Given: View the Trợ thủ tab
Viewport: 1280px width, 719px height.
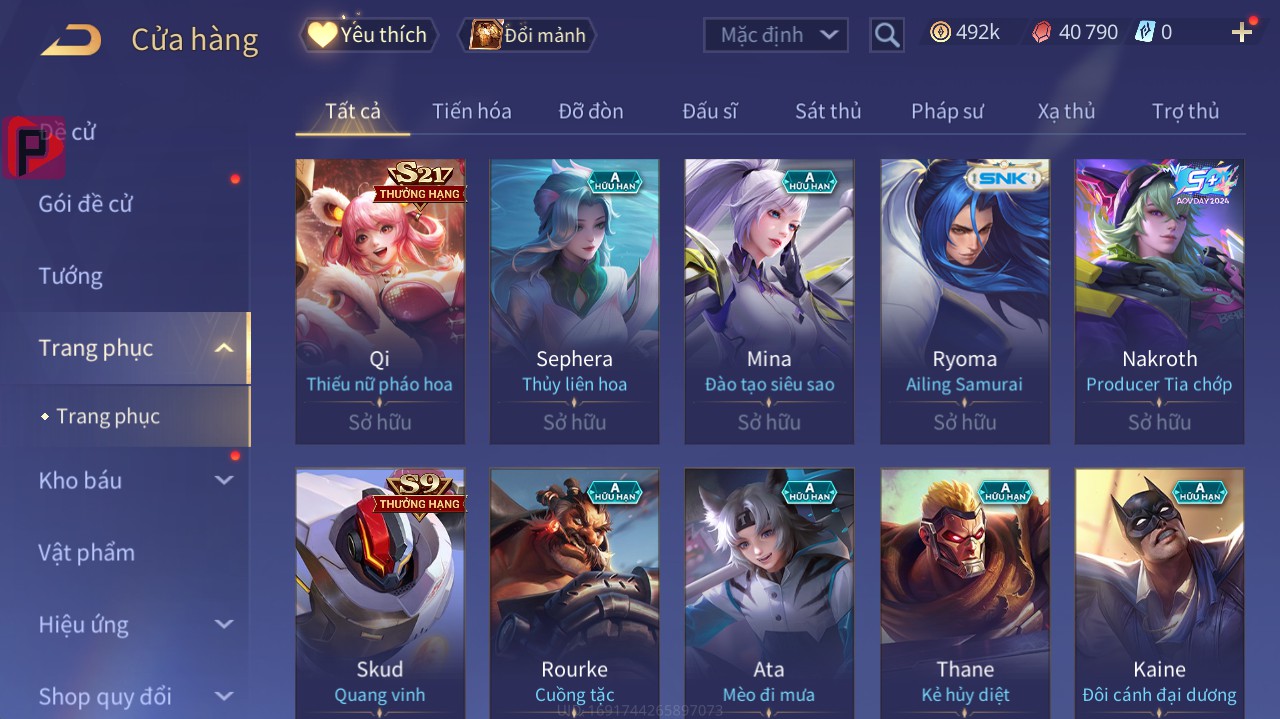Looking at the screenshot, I should pos(1185,111).
